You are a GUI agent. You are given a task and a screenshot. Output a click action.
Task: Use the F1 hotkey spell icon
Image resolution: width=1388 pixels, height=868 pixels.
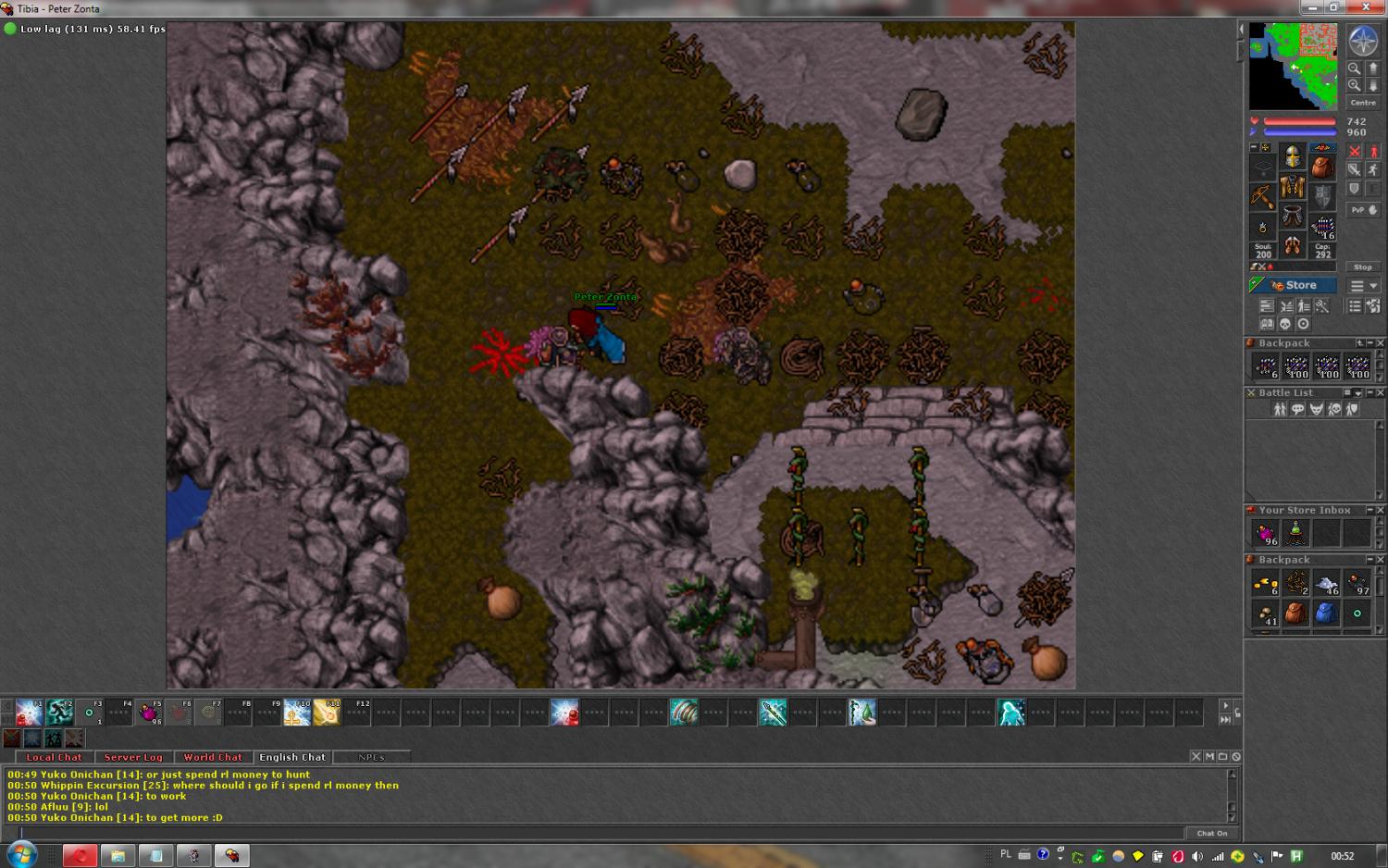(x=29, y=713)
